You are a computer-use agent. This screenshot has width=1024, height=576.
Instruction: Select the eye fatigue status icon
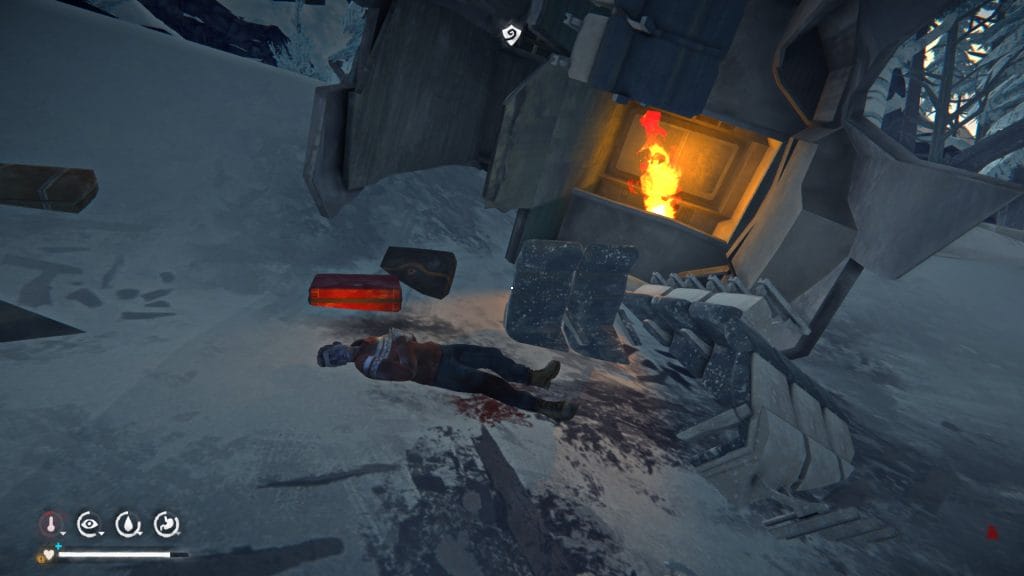point(89,523)
